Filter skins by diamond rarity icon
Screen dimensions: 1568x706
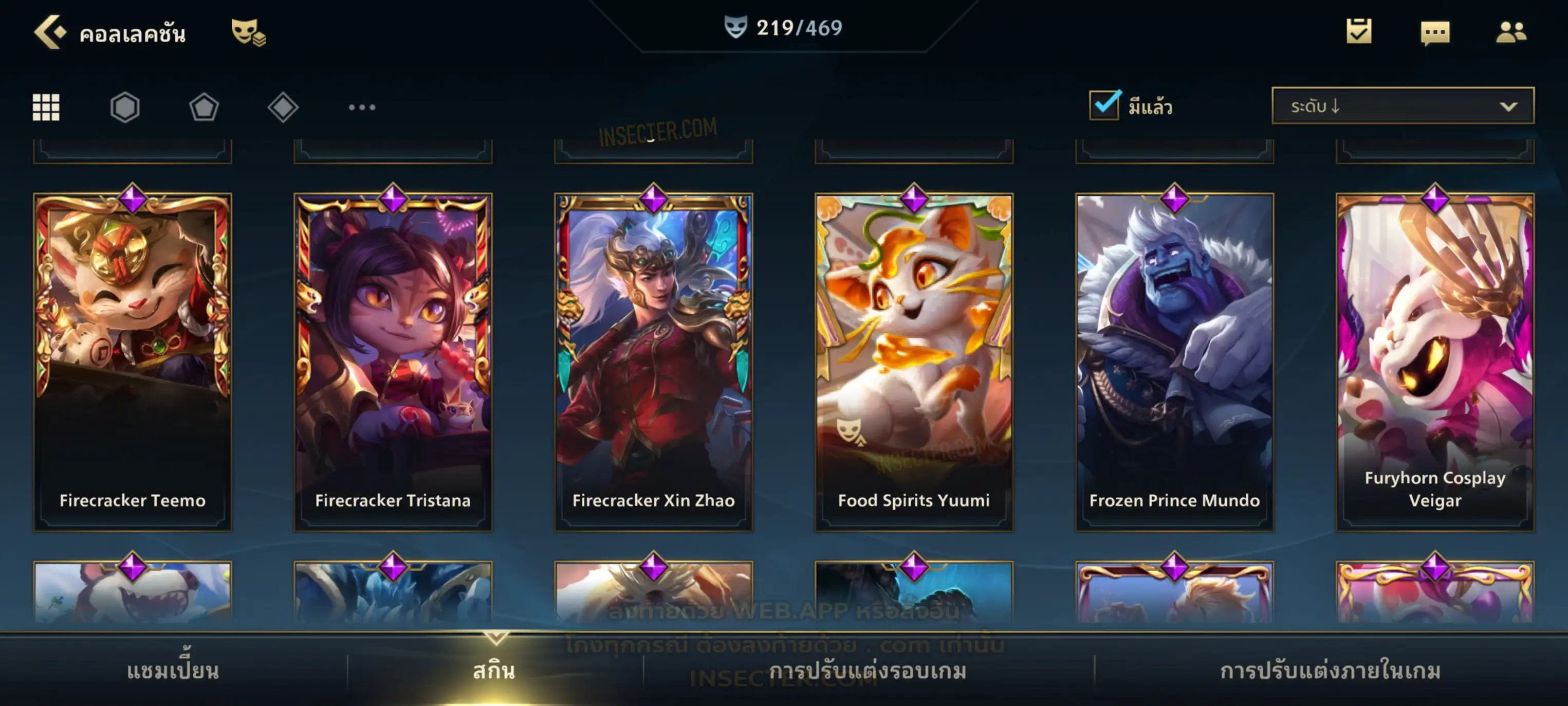coord(283,107)
